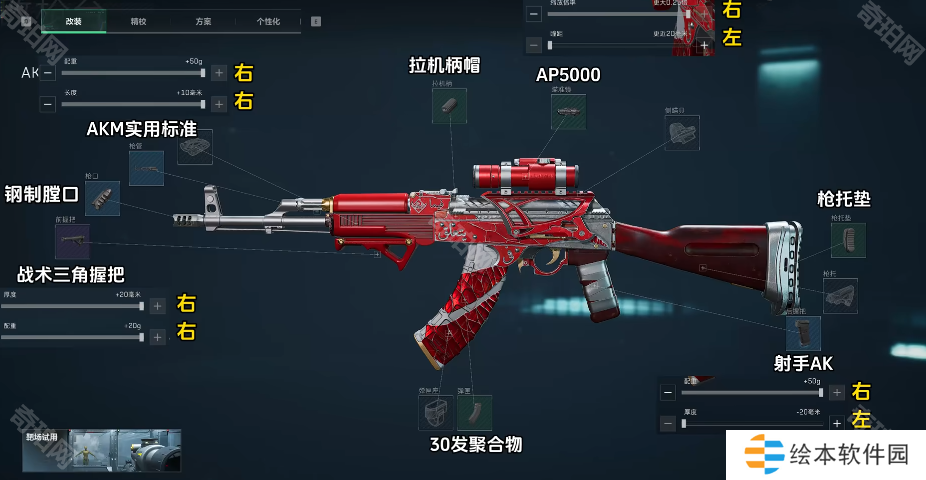Viewport: 926px width, 480px height.
Task: Increase foregrip 配重 with the plus button
Action: coord(158,337)
